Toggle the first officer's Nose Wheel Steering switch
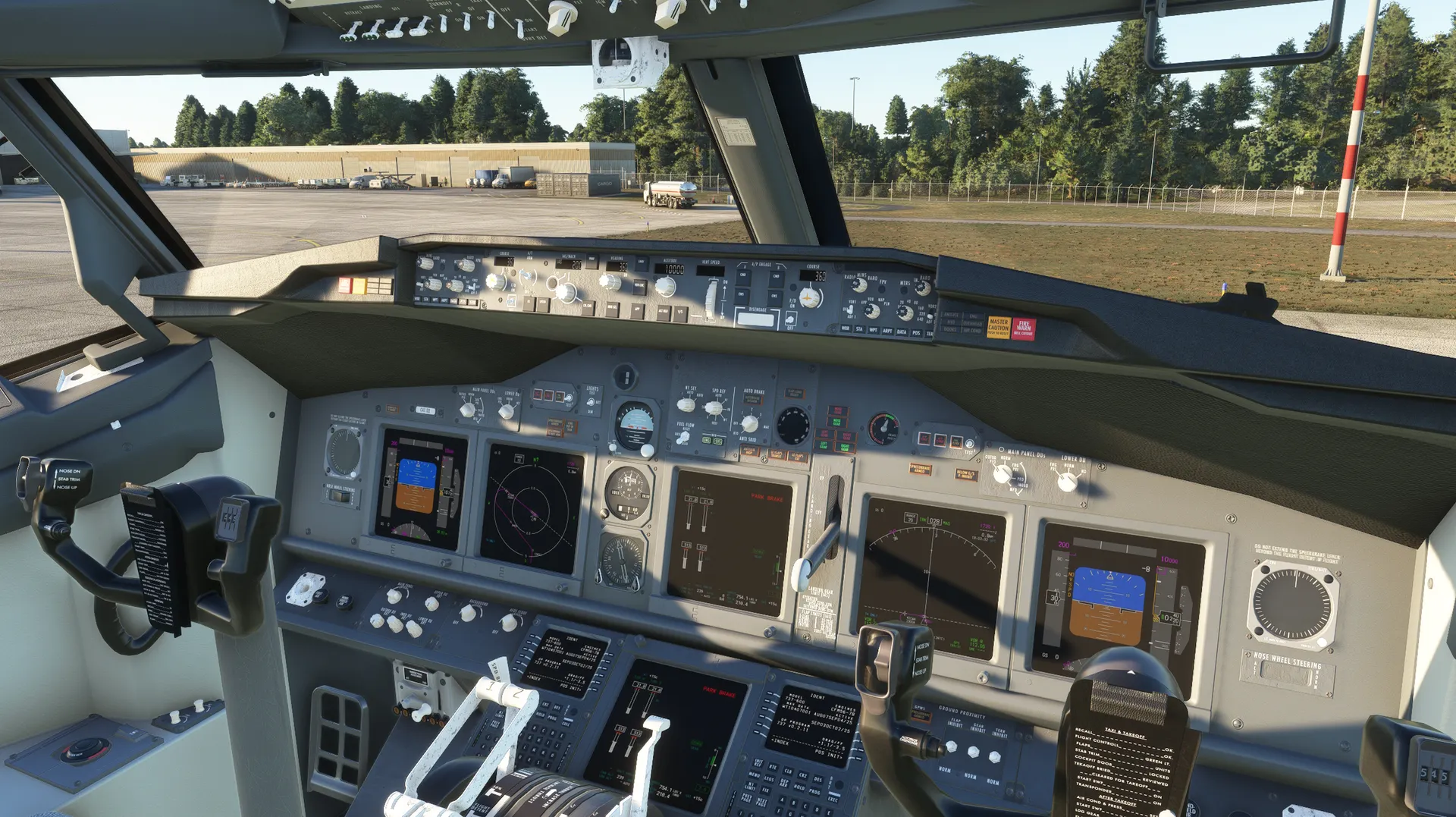 coord(1287,674)
